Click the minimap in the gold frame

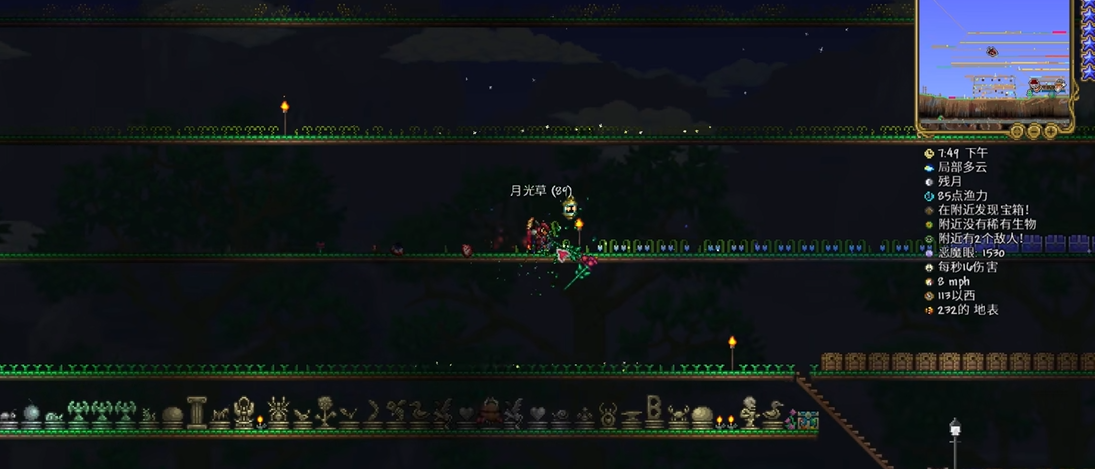[x=996, y=60]
